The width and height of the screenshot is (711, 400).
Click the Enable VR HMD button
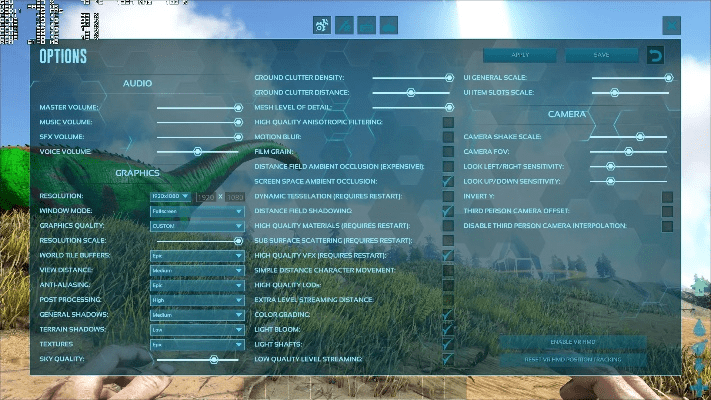coord(573,342)
